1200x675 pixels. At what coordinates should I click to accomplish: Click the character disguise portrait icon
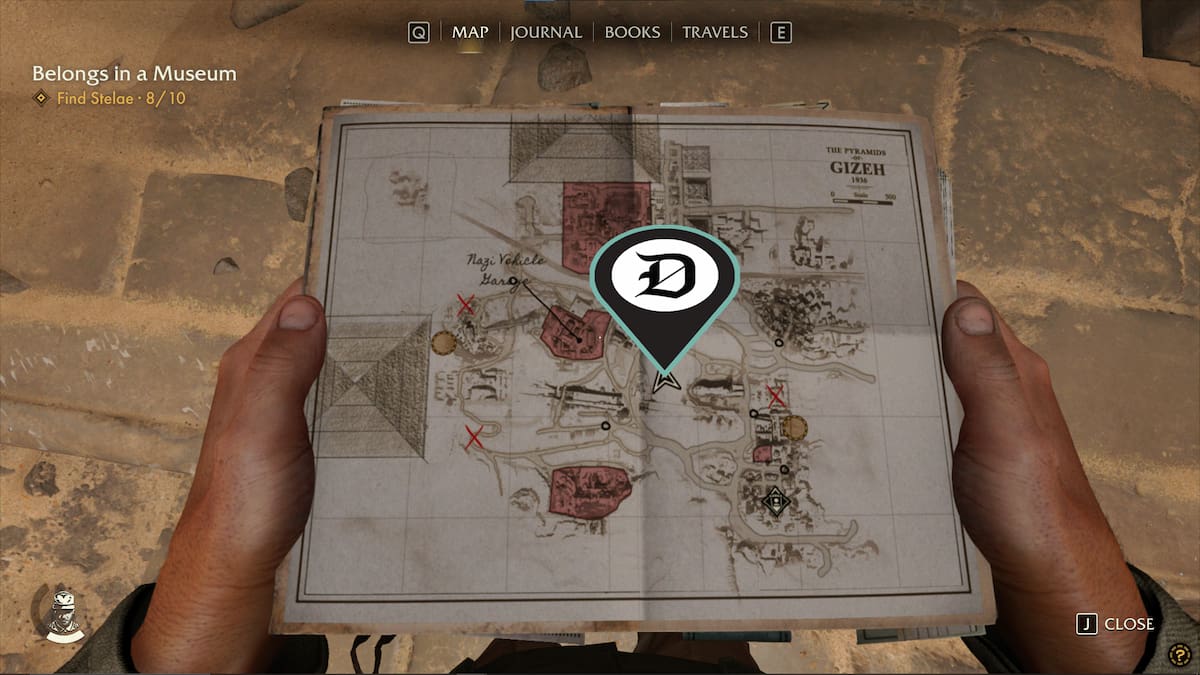[x=61, y=611]
